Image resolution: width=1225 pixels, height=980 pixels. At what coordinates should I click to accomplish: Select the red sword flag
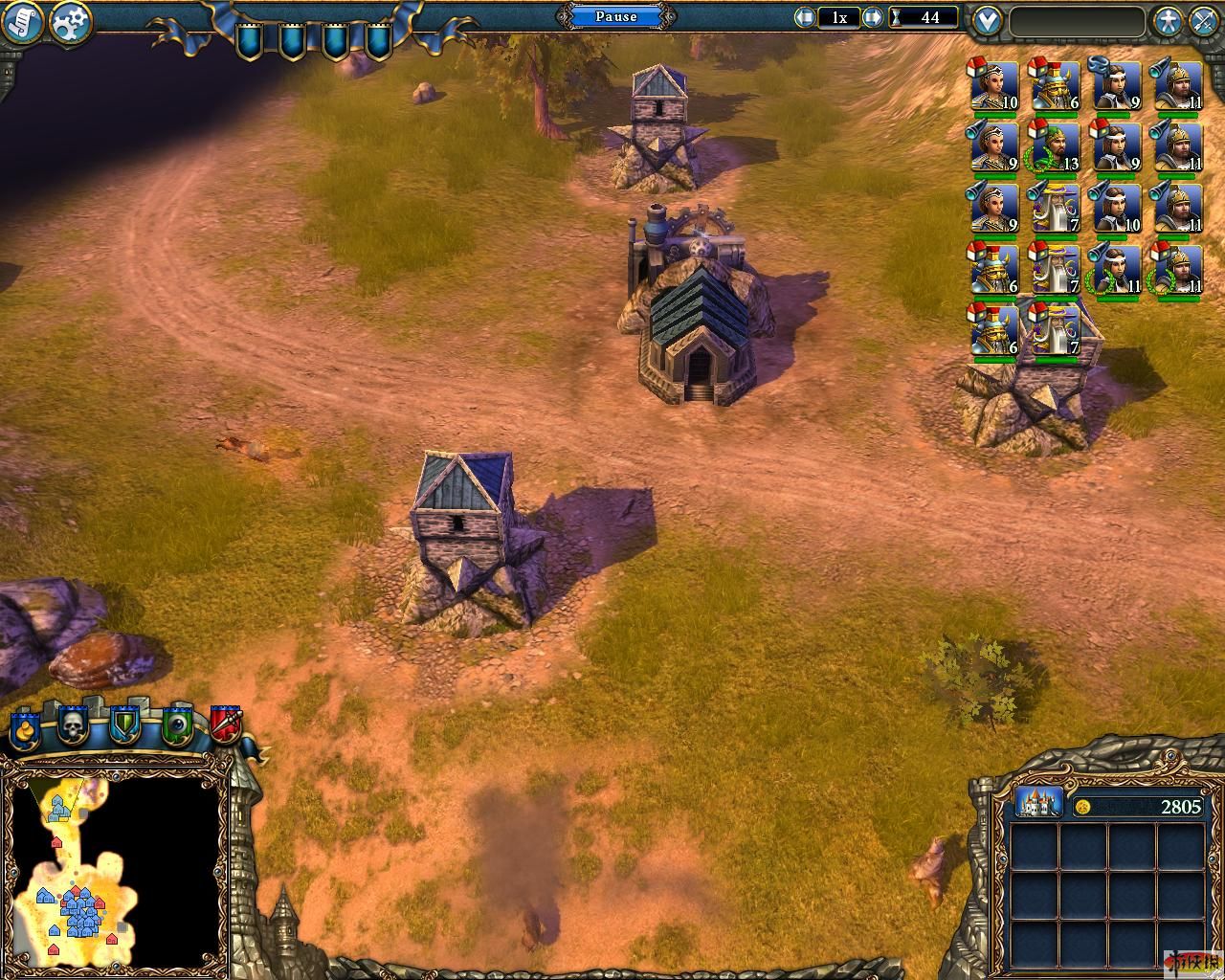227,725
